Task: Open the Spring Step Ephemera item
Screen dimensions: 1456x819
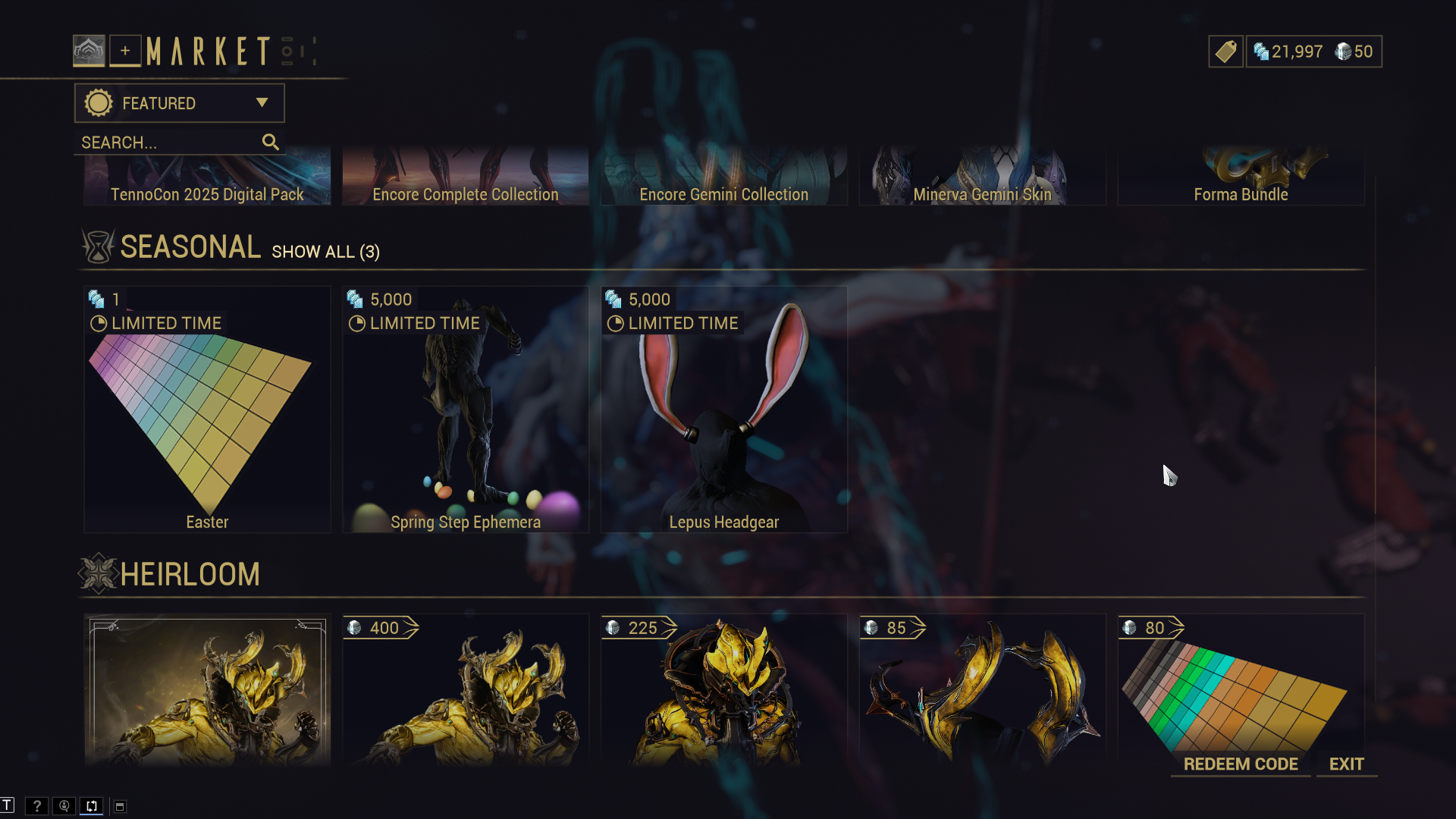Action: [x=466, y=409]
